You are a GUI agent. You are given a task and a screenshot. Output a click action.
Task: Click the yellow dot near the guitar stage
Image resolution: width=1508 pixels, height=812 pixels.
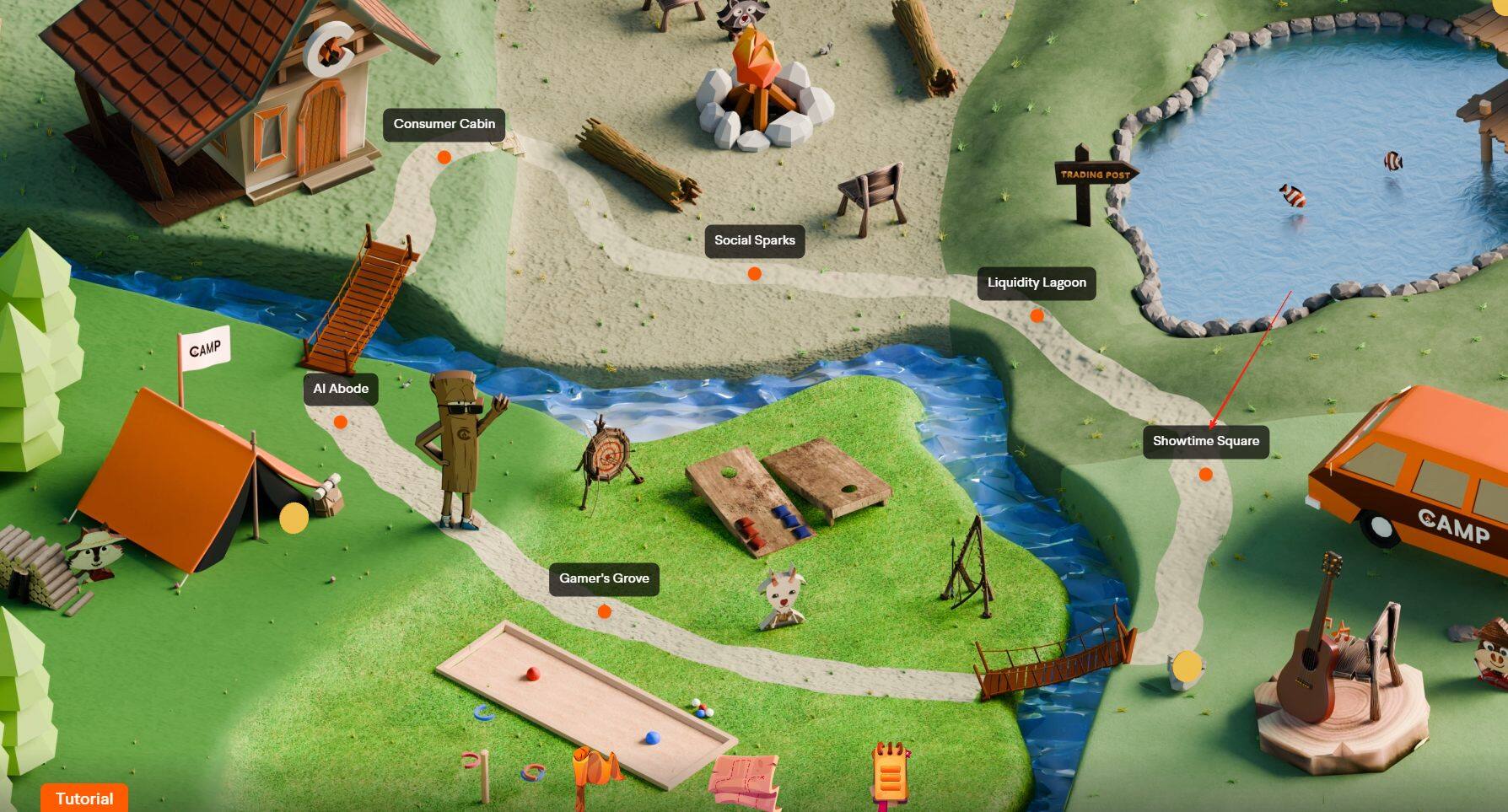tap(1186, 667)
